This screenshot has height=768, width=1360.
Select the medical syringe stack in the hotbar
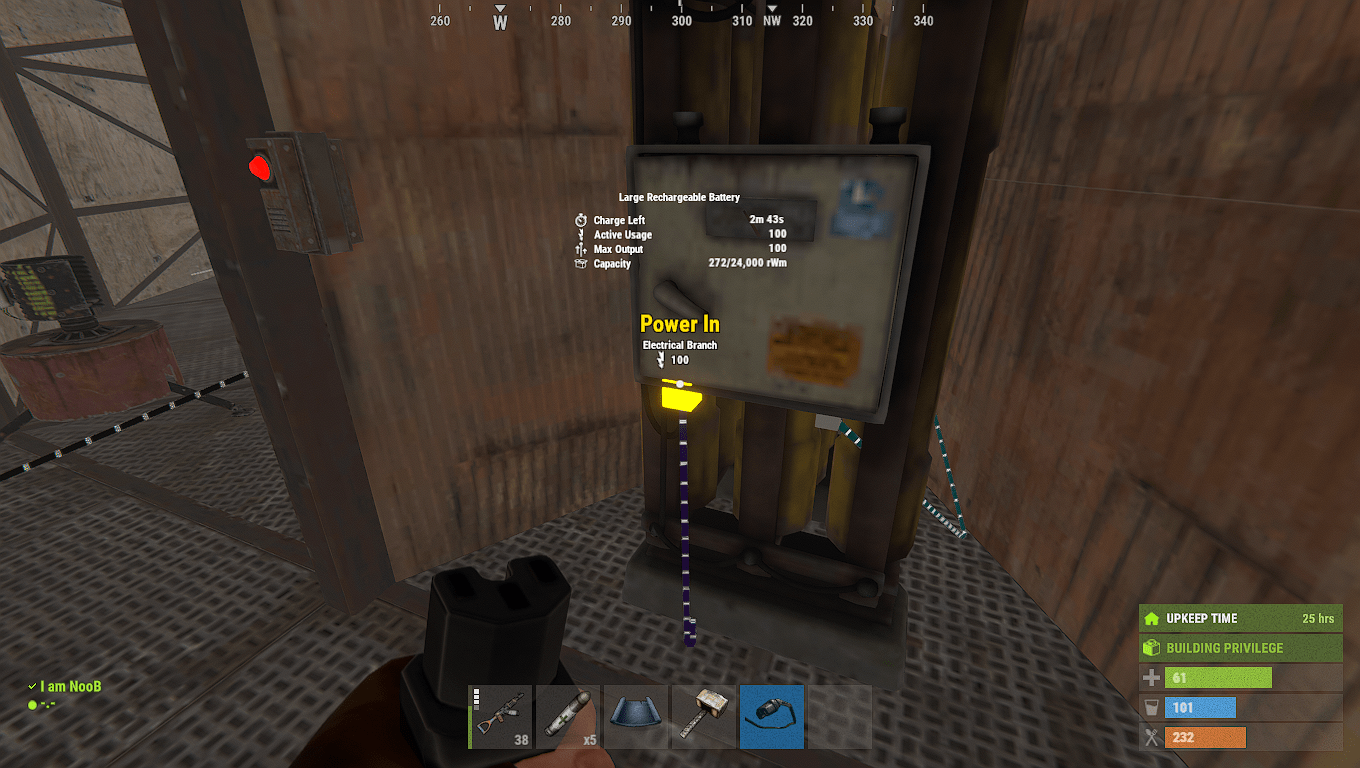pyautogui.click(x=568, y=717)
